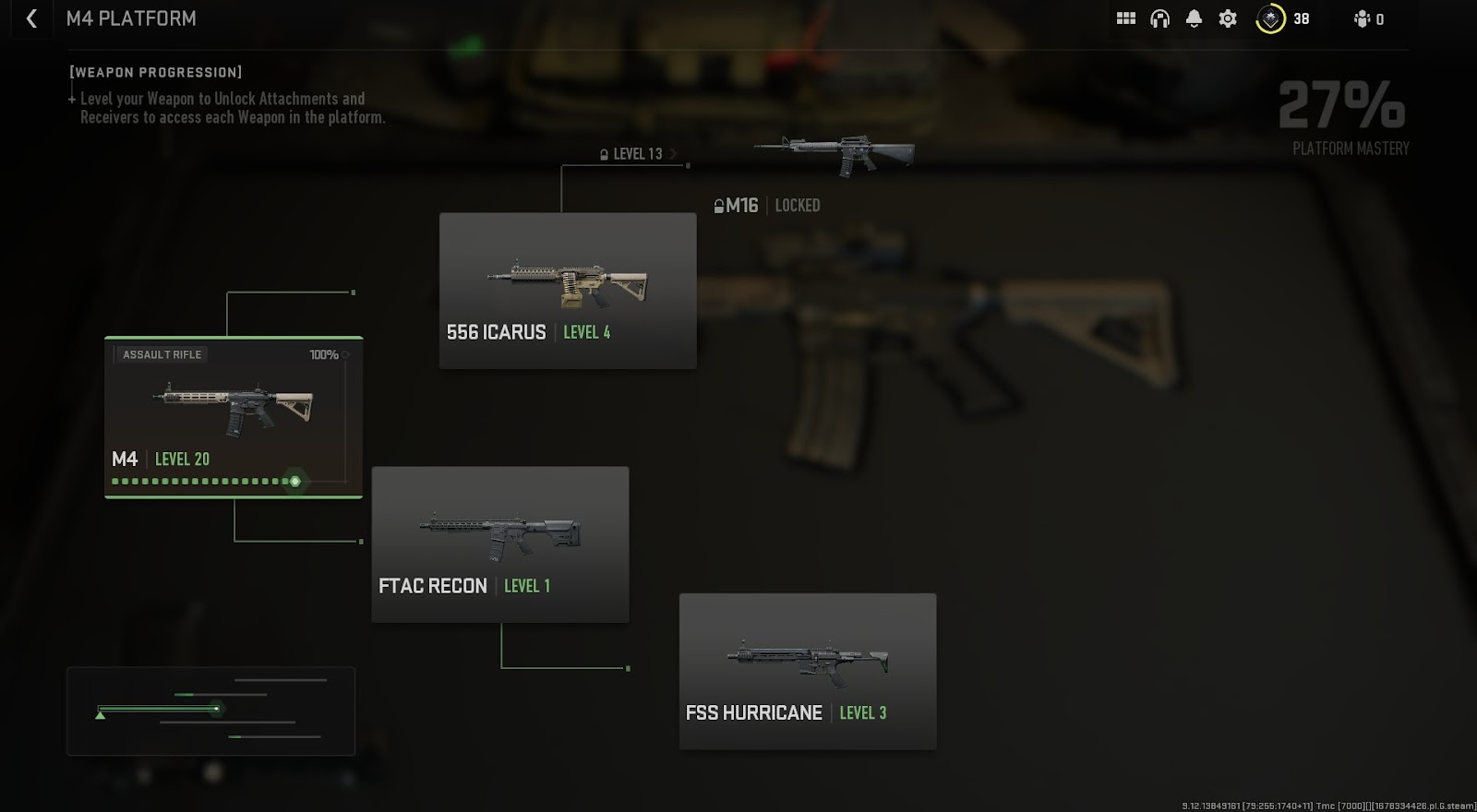The image size is (1477, 812).
Task: Show notifications via the bell icon
Action: (x=1194, y=18)
